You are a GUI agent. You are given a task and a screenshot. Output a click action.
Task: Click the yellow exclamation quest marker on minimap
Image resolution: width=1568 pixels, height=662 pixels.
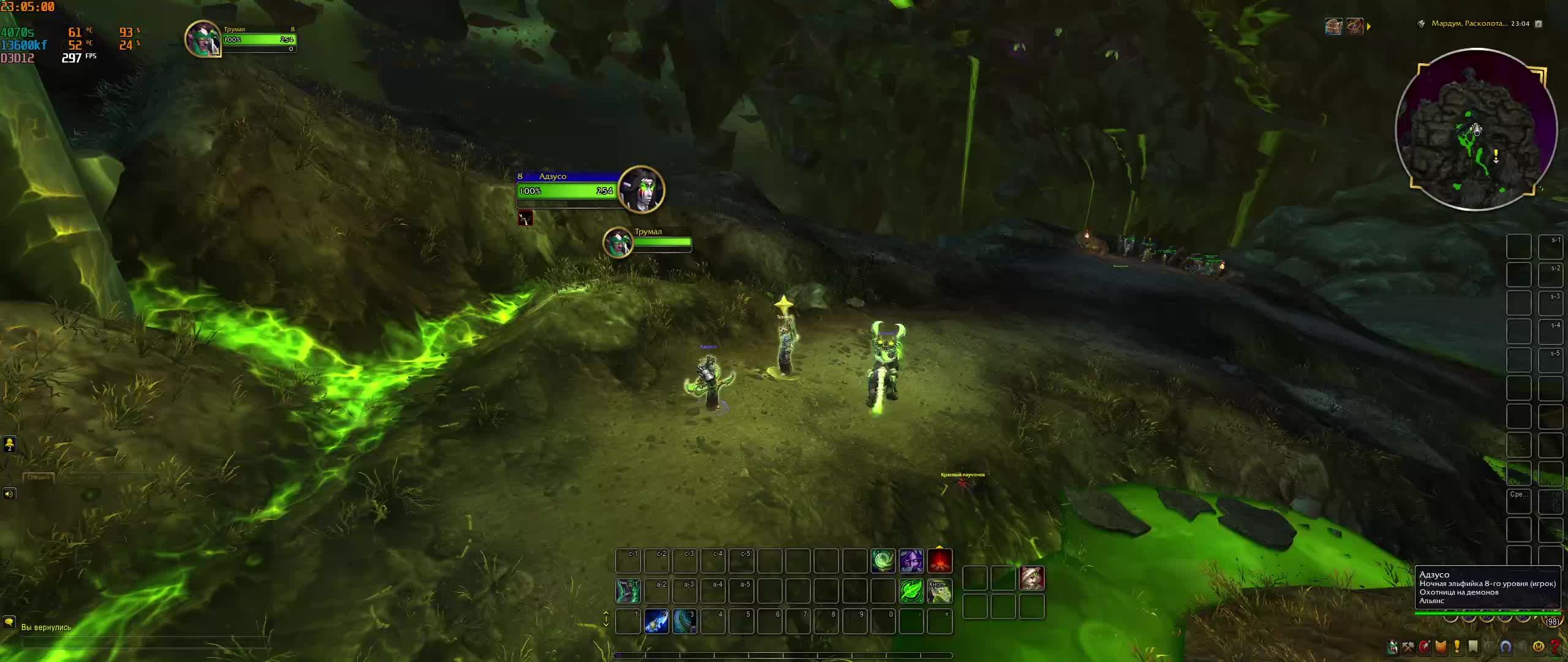(1496, 156)
